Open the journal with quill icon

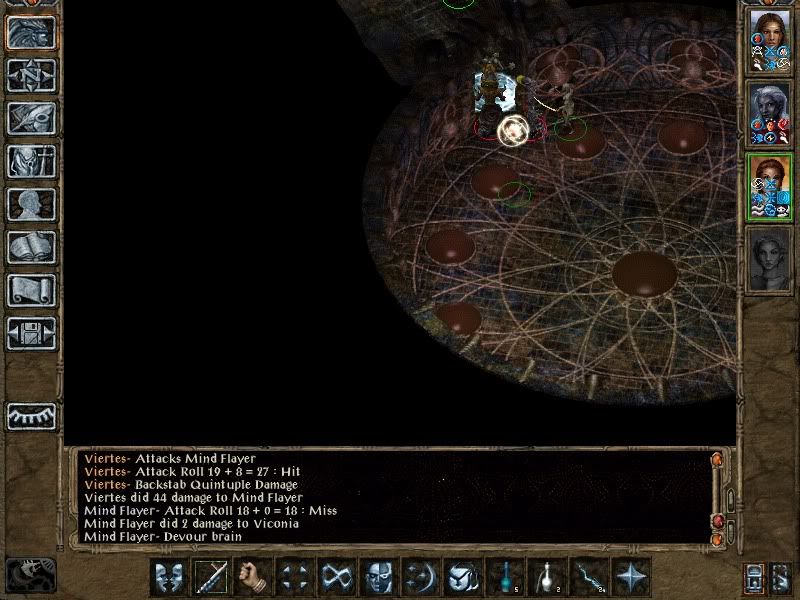click(31, 118)
